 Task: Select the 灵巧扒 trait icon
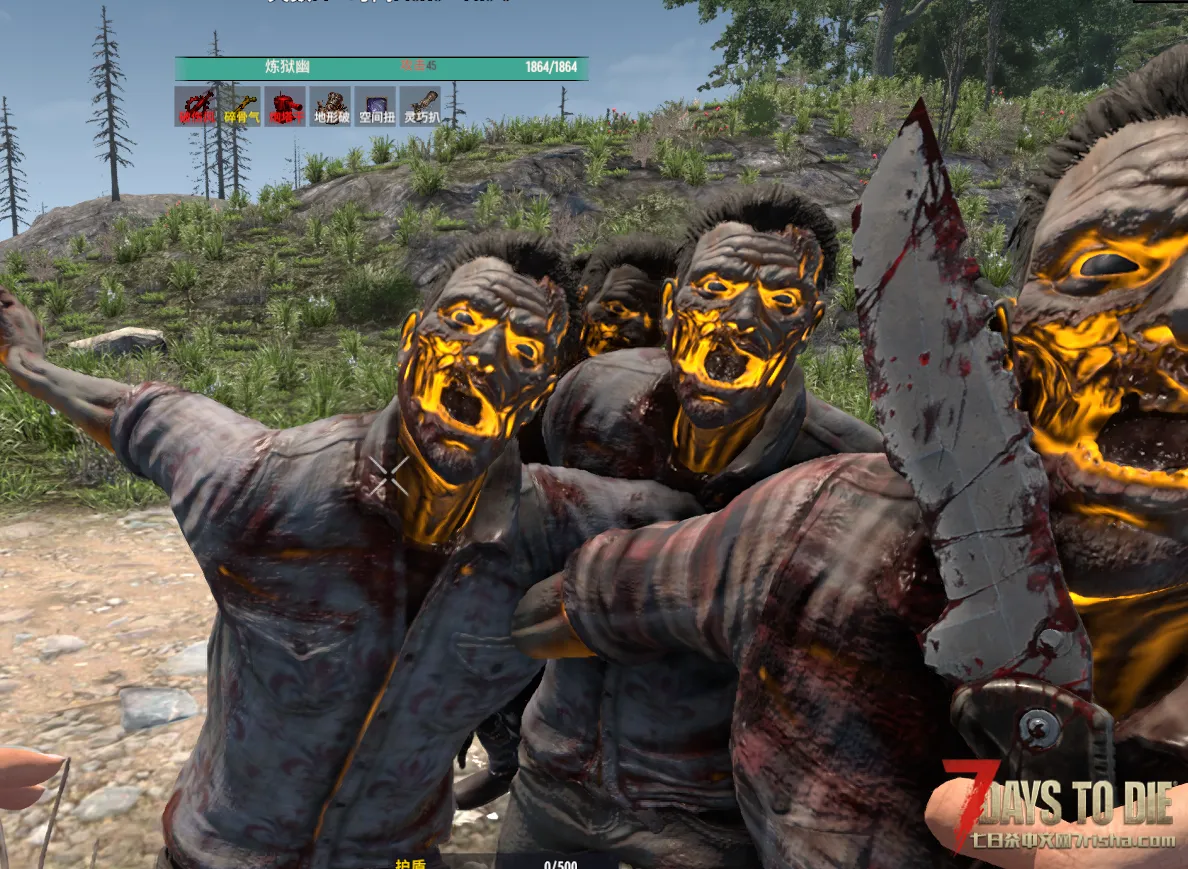[420, 105]
